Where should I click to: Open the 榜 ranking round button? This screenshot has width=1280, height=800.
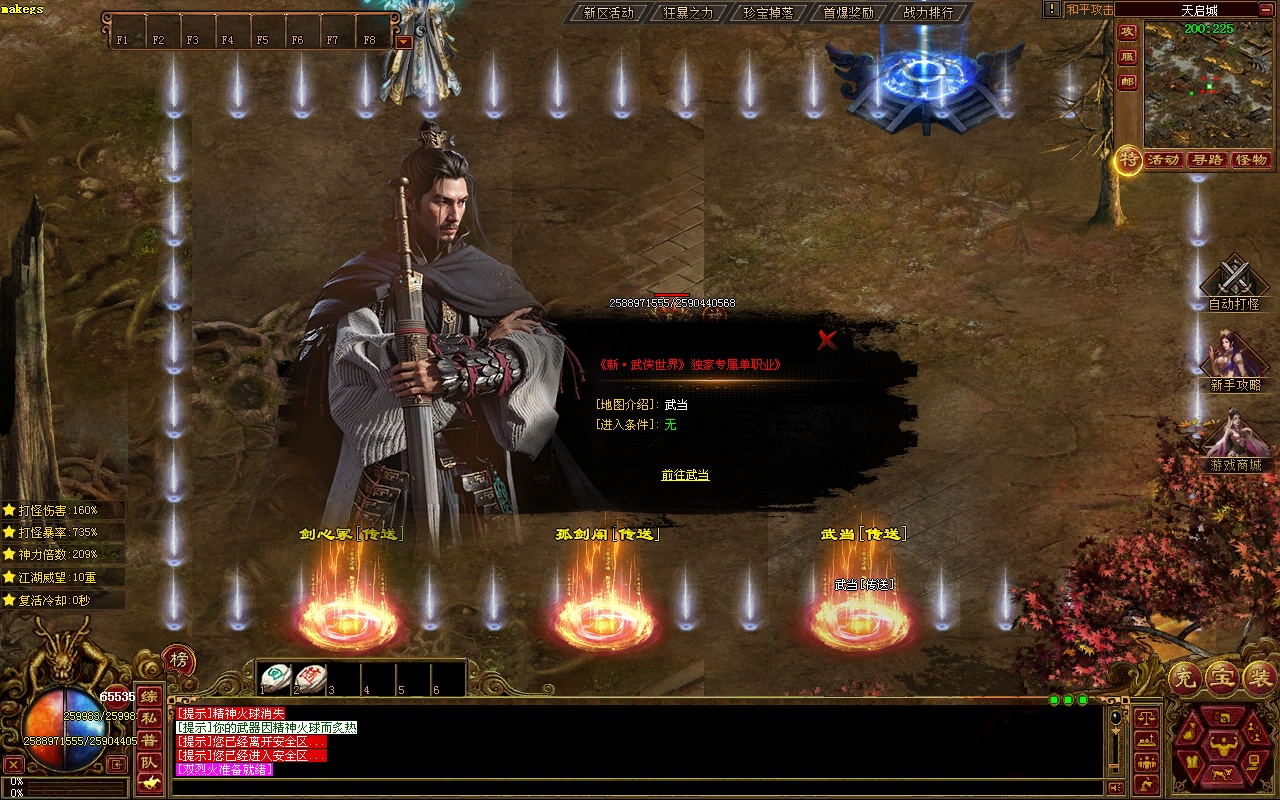pos(179,659)
